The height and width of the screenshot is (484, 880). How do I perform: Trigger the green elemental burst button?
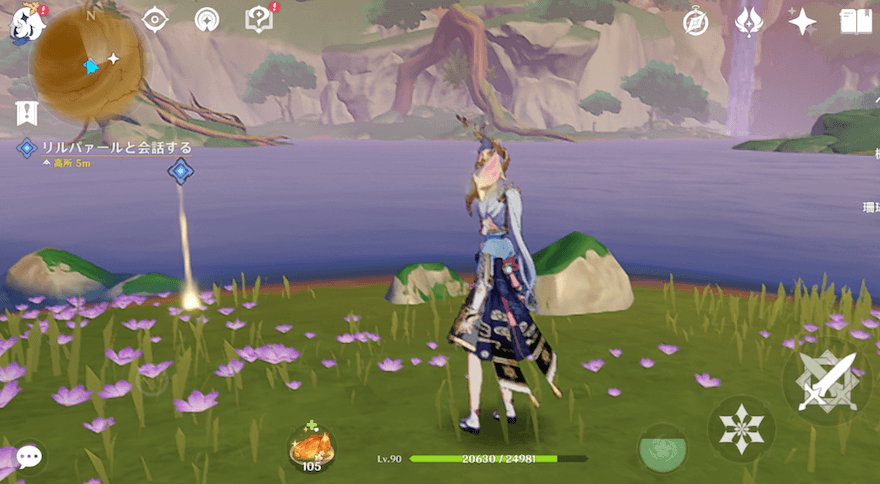point(662,449)
